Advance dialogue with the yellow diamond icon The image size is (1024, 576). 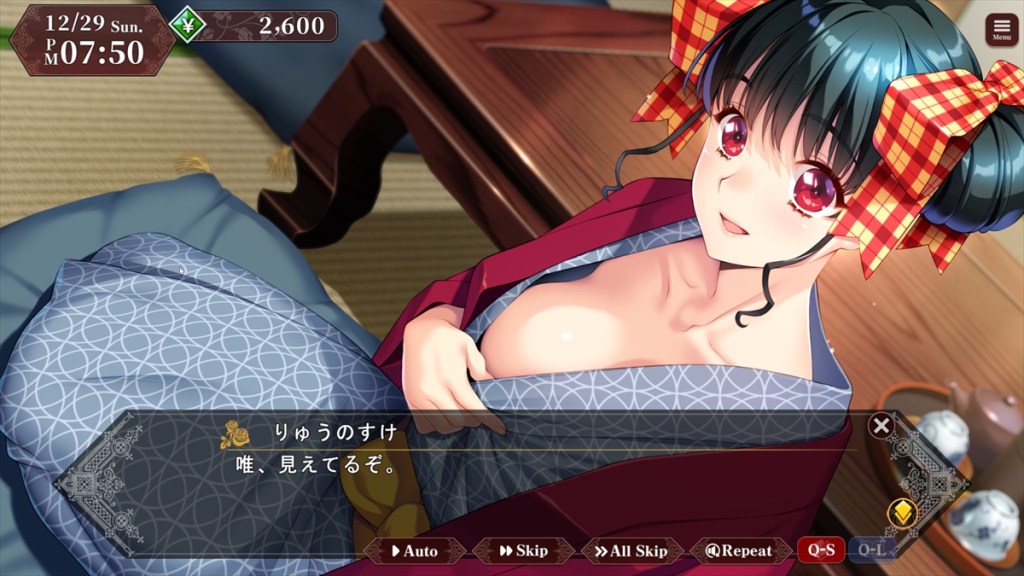coord(902,513)
